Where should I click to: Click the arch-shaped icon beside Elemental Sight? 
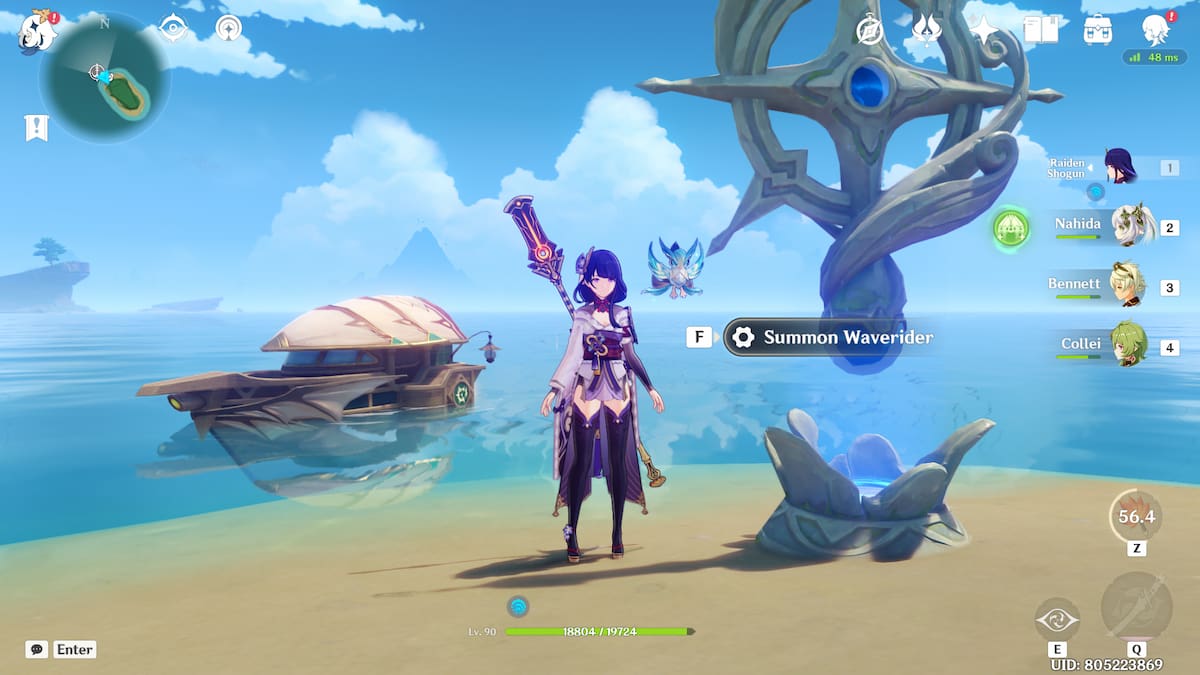pos(229,28)
